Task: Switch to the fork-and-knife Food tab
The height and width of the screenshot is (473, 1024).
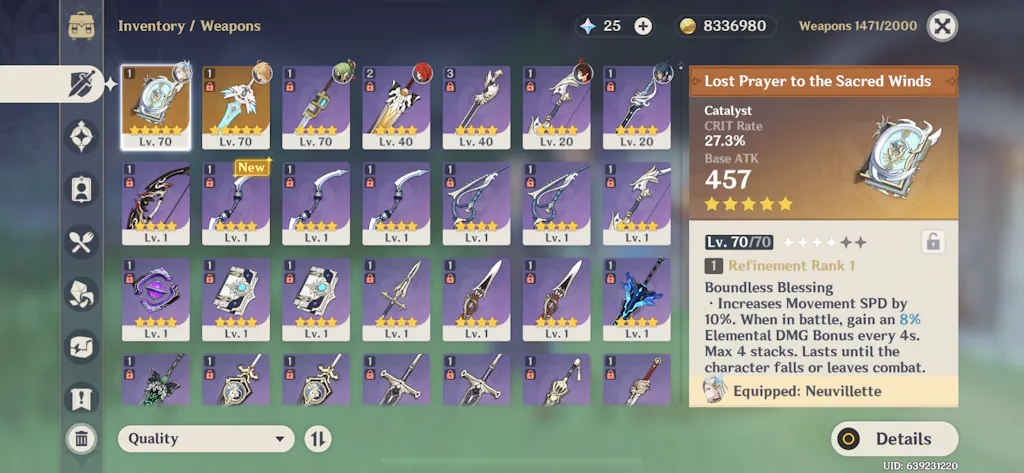Action: (x=81, y=240)
